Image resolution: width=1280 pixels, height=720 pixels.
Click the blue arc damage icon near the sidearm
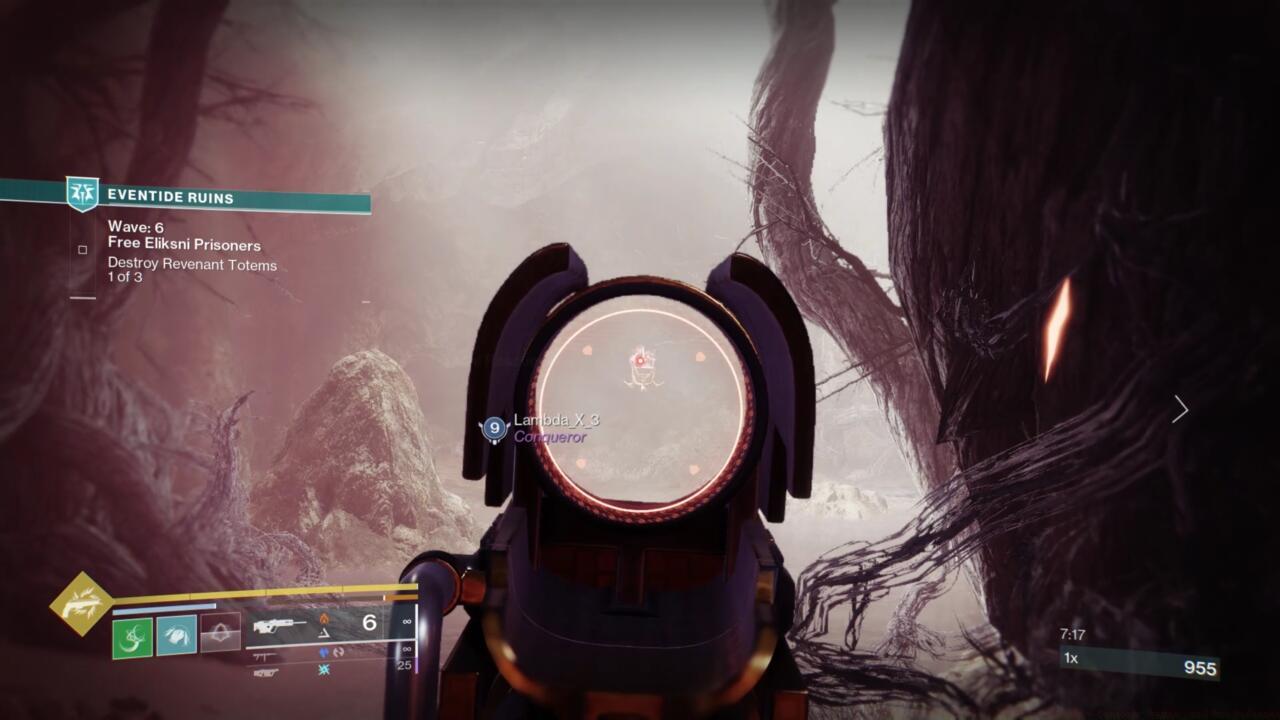point(322,650)
